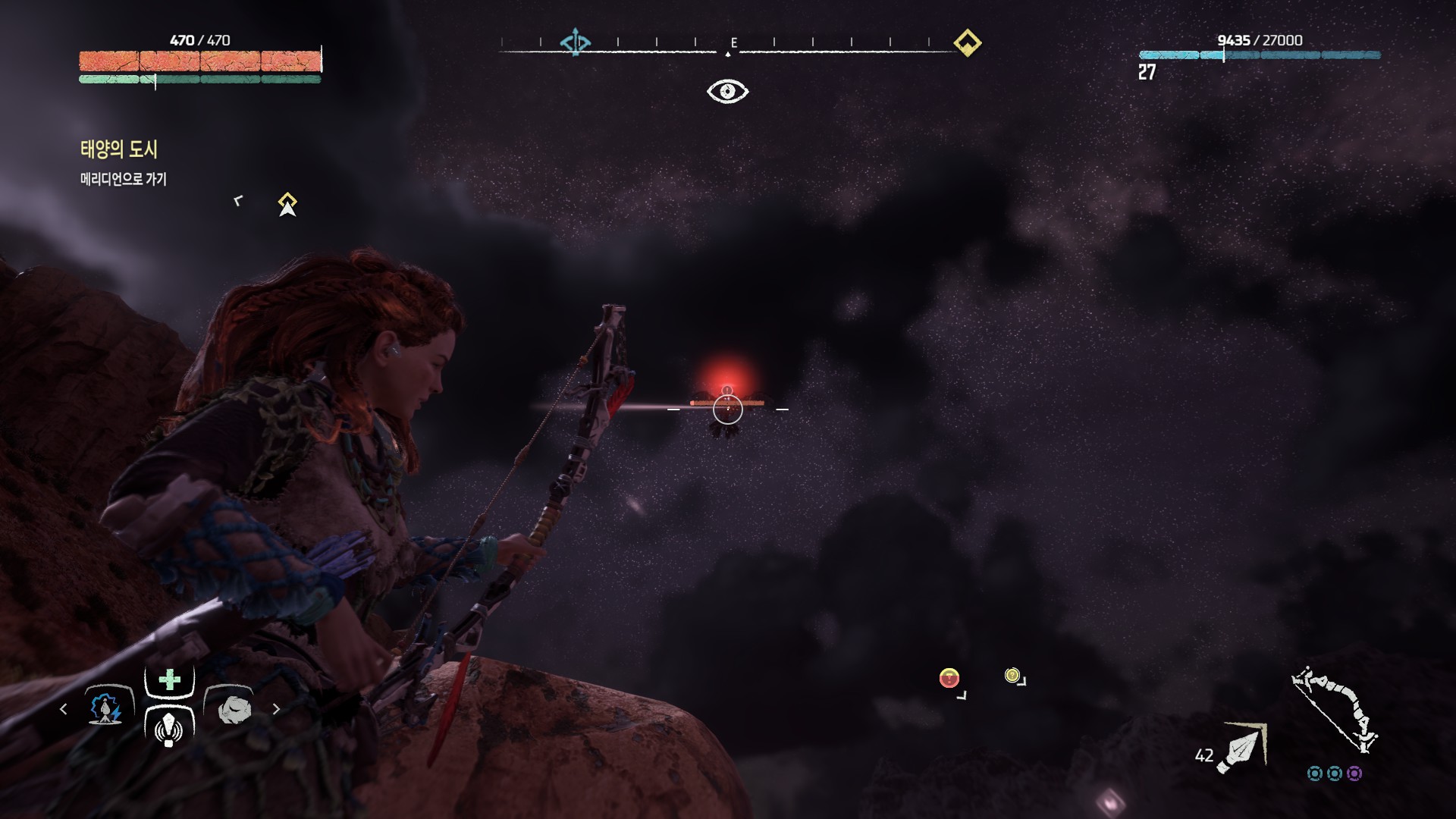
Task: Click the red exclamation enemy alert marker
Action: [949, 678]
